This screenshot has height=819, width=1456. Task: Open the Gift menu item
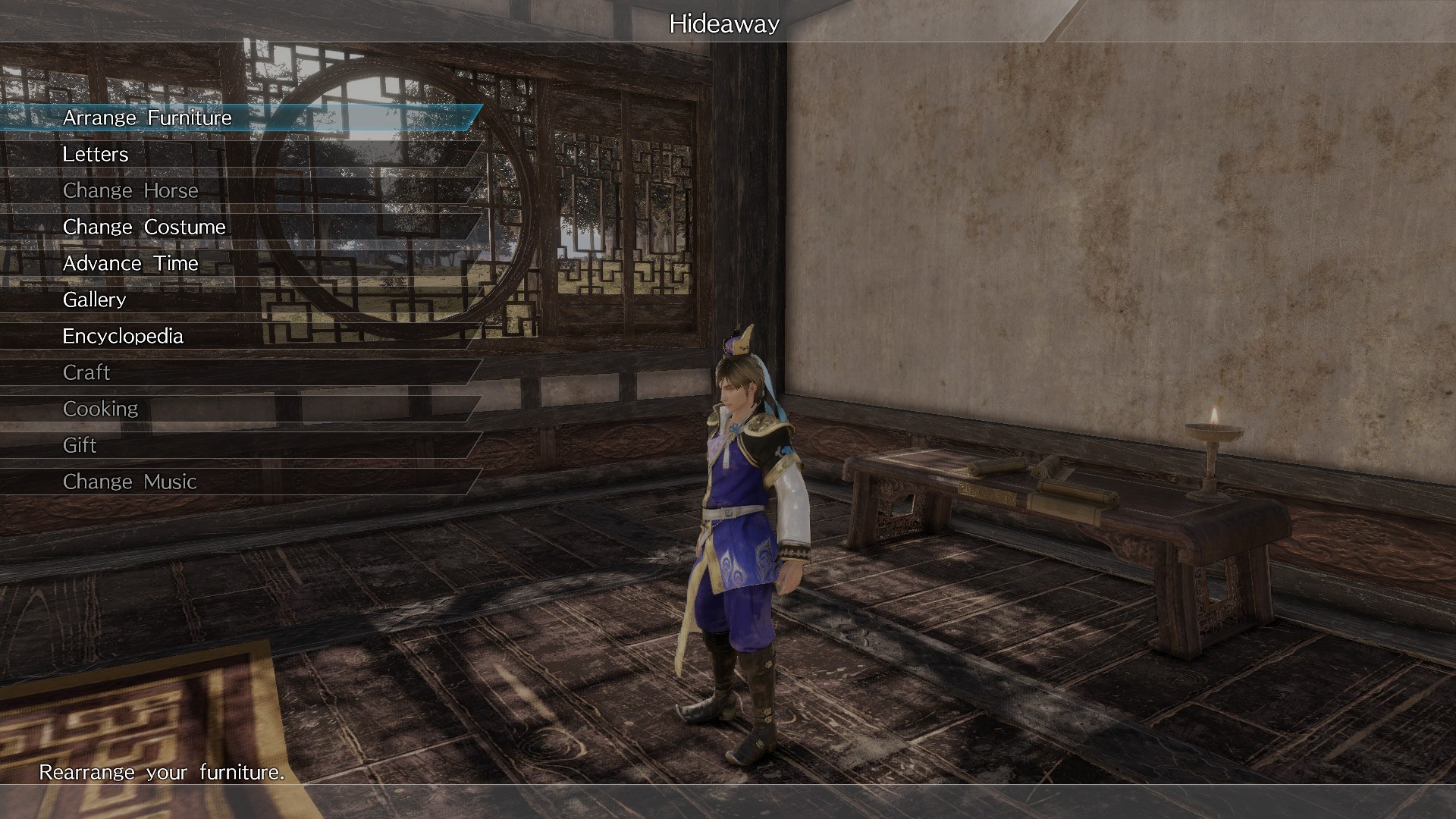click(78, 445)
